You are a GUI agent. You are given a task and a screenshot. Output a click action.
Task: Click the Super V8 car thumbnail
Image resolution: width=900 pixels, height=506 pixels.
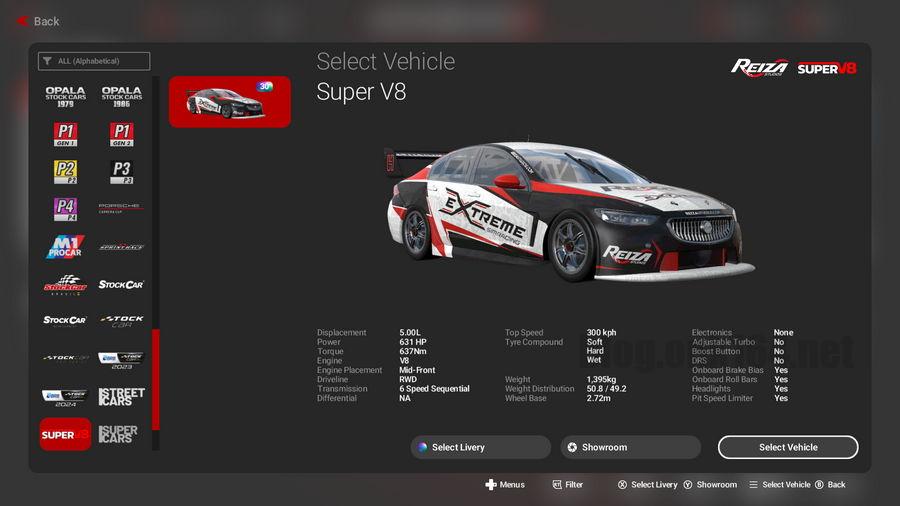click(229, 102)
